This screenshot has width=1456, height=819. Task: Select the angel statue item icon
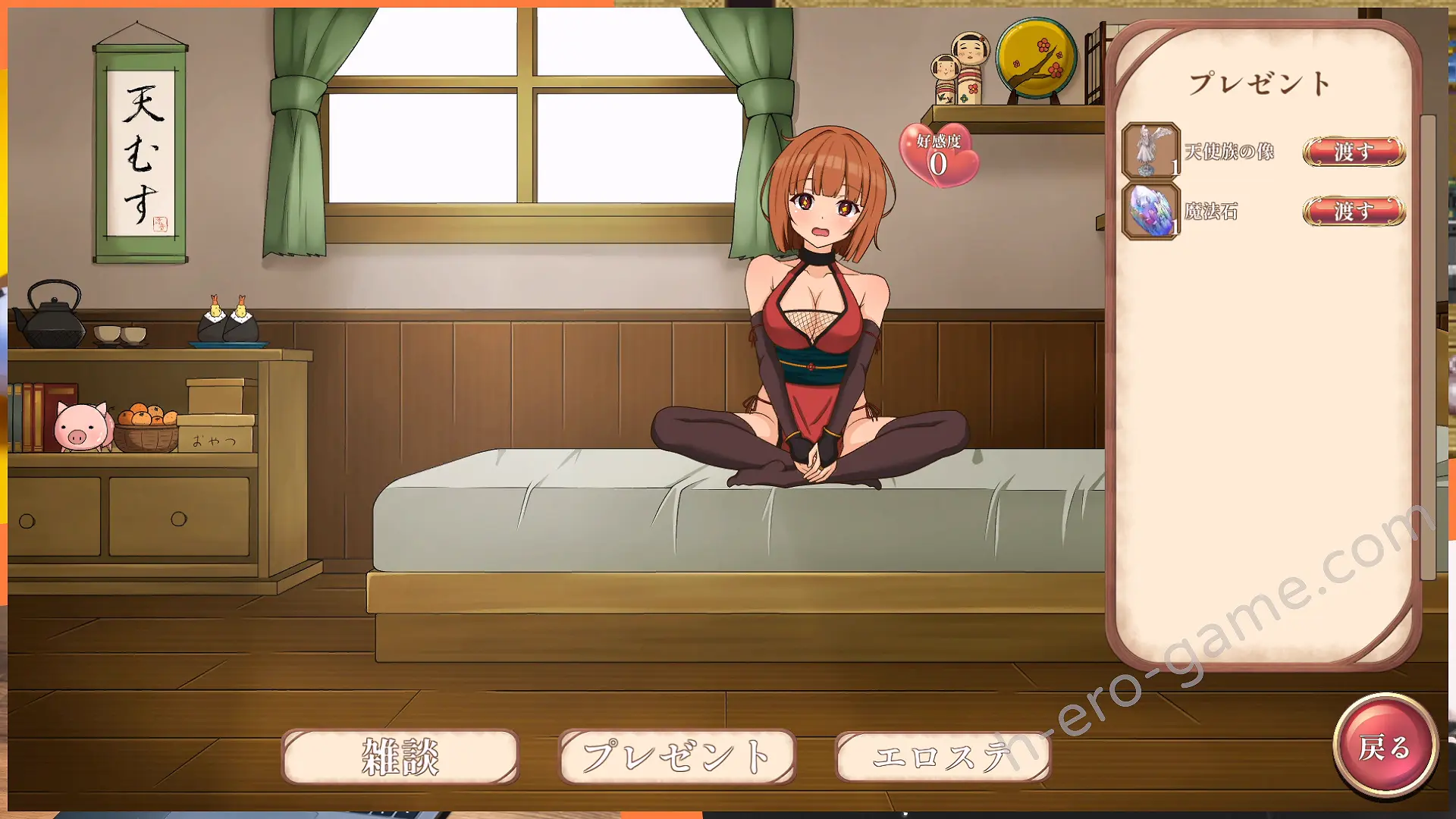1150,151
